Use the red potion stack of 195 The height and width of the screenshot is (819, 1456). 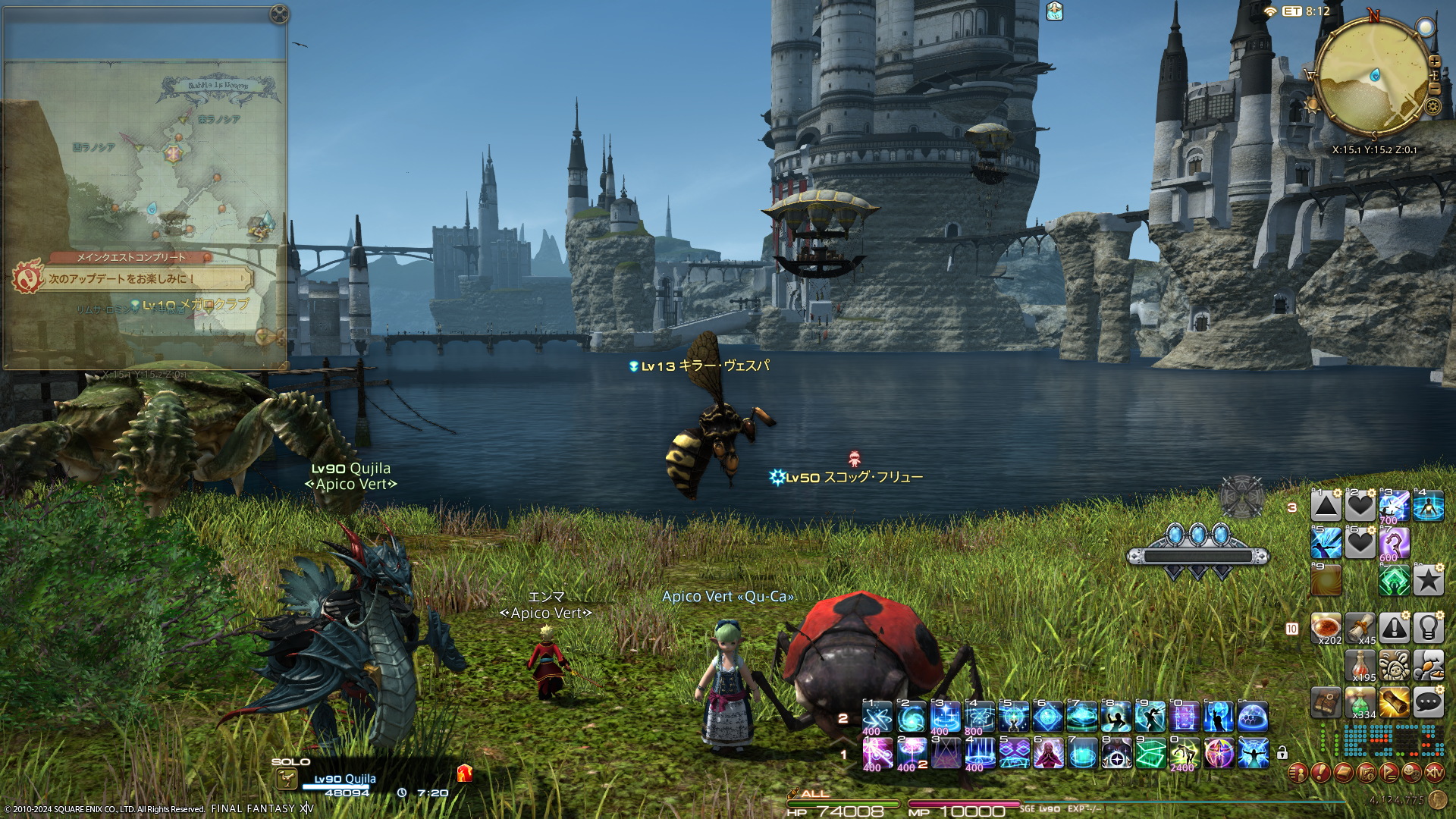(1360, 666)
